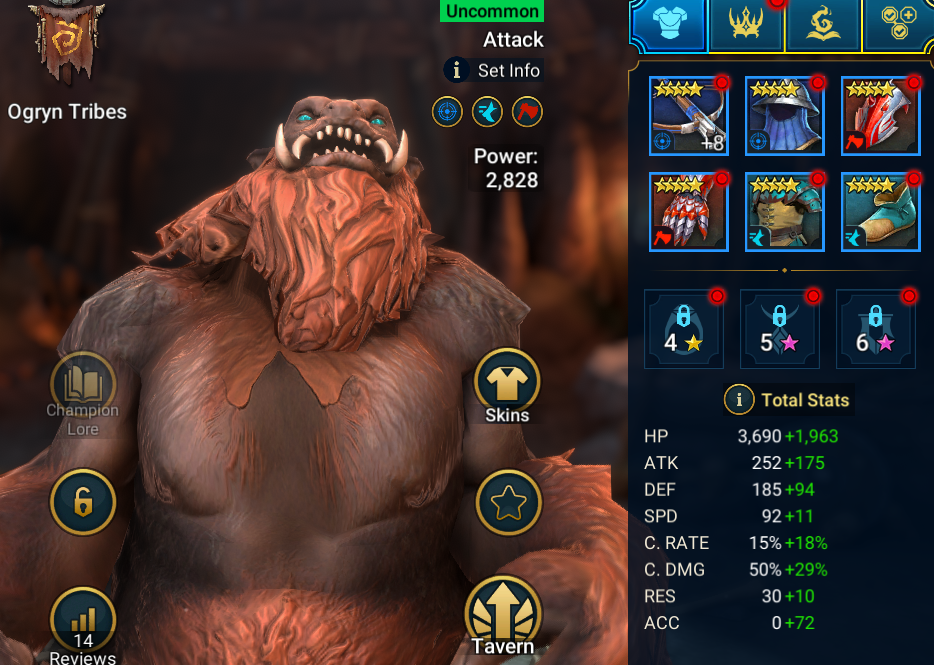Click the locked 4-star ring slot
934x665 pixels.
[684, 329]
